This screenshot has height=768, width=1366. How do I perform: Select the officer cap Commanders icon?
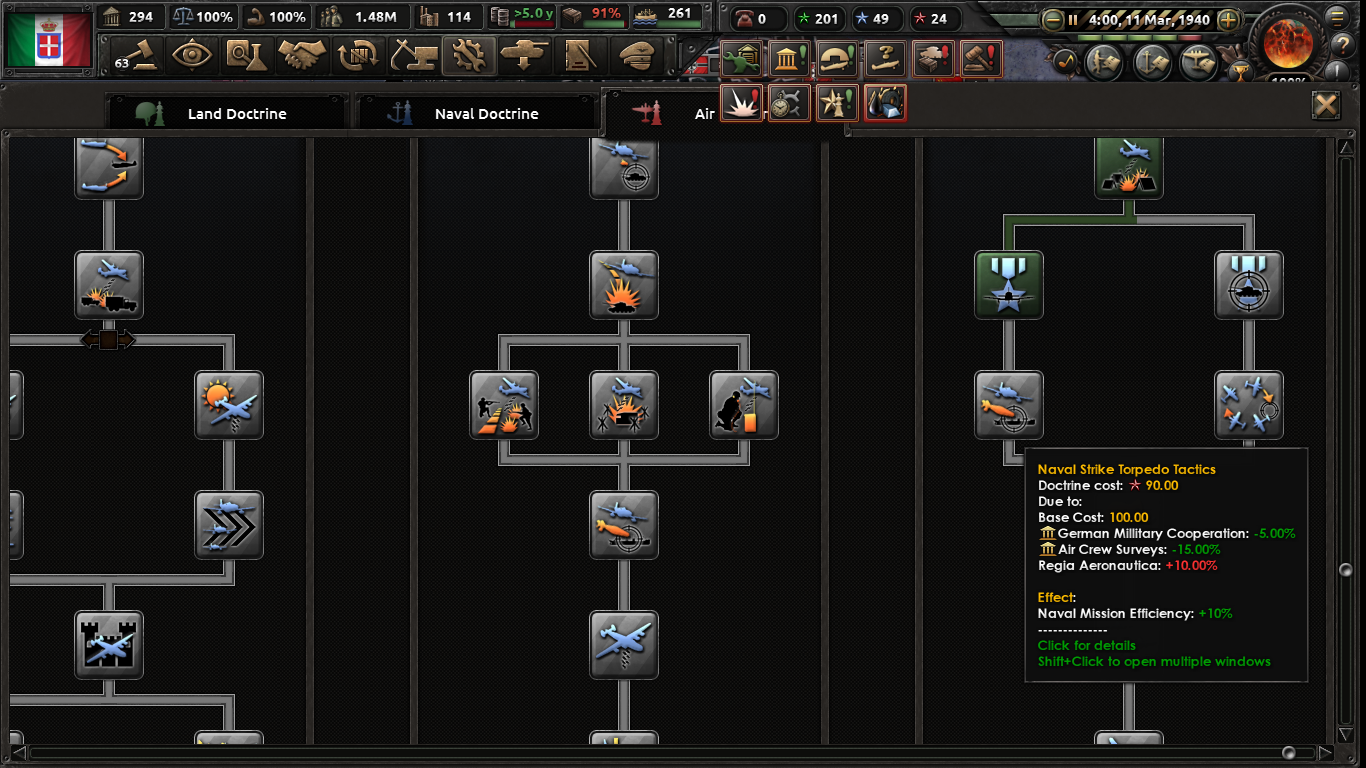(x=638, y=58)
